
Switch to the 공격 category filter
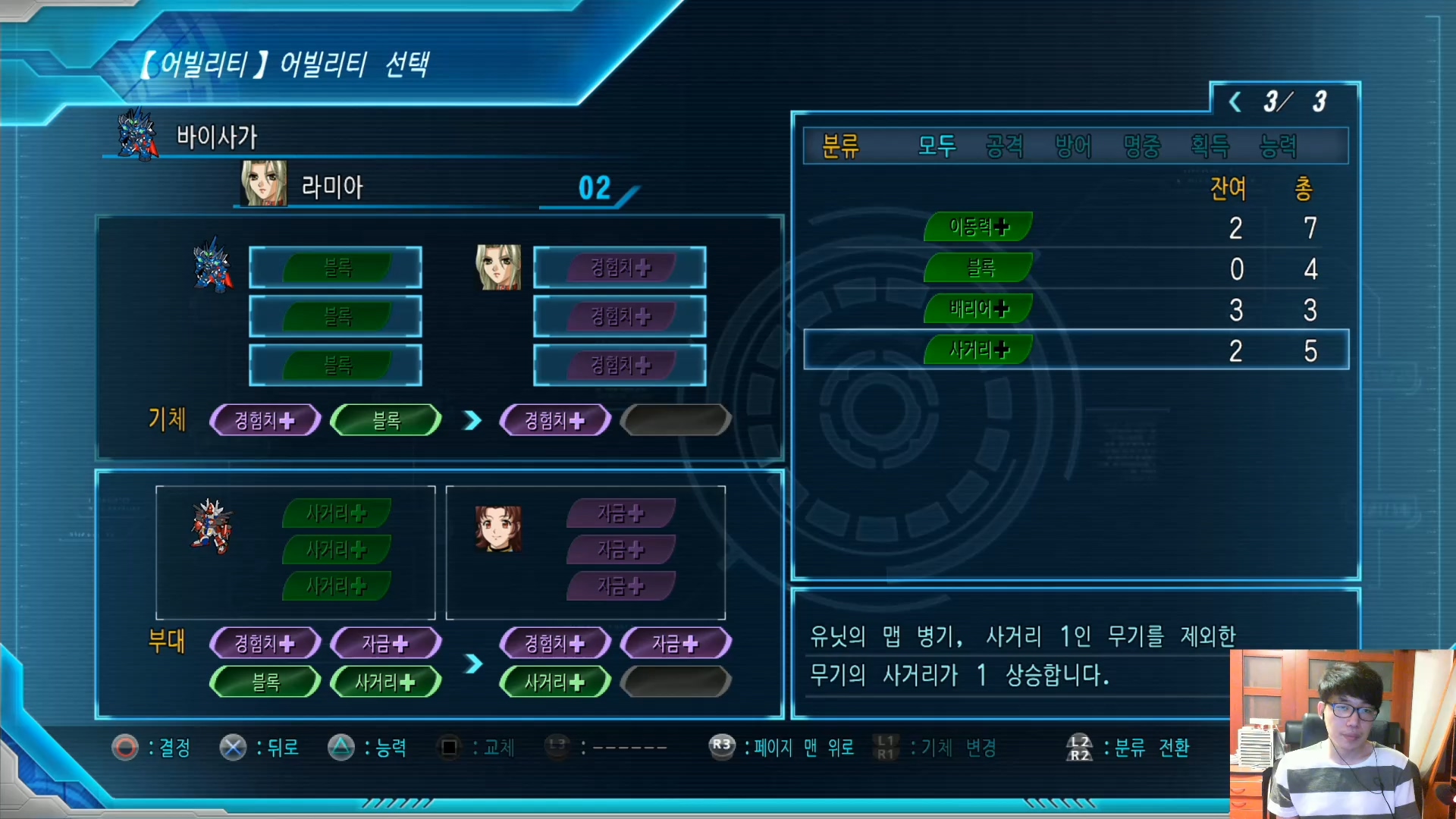pyautogui.click(x=1005, y=146)
